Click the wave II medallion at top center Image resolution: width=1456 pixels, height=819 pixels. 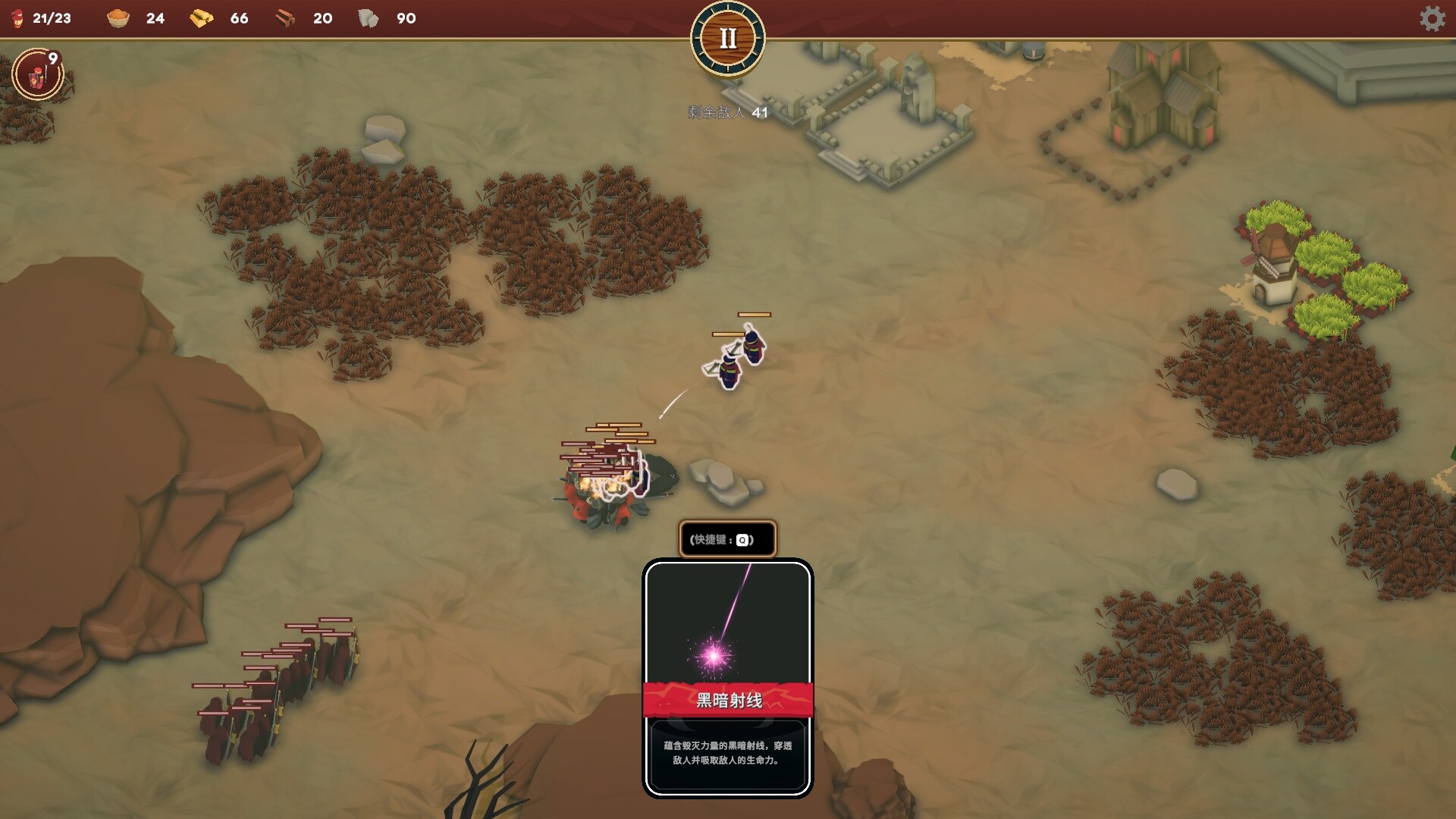pos(727,37)
